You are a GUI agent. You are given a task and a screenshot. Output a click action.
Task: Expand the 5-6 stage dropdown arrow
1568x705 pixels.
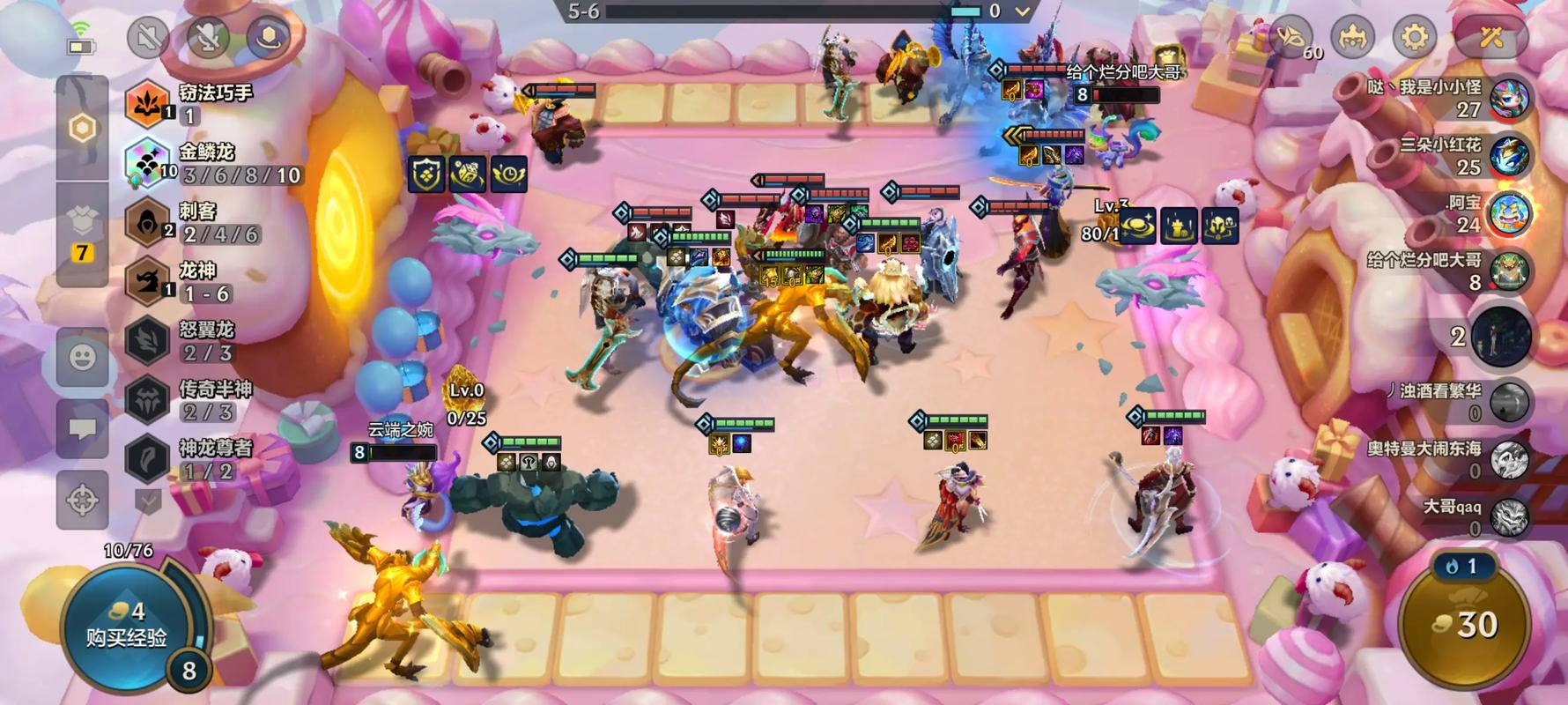[x=1022, y=11]
